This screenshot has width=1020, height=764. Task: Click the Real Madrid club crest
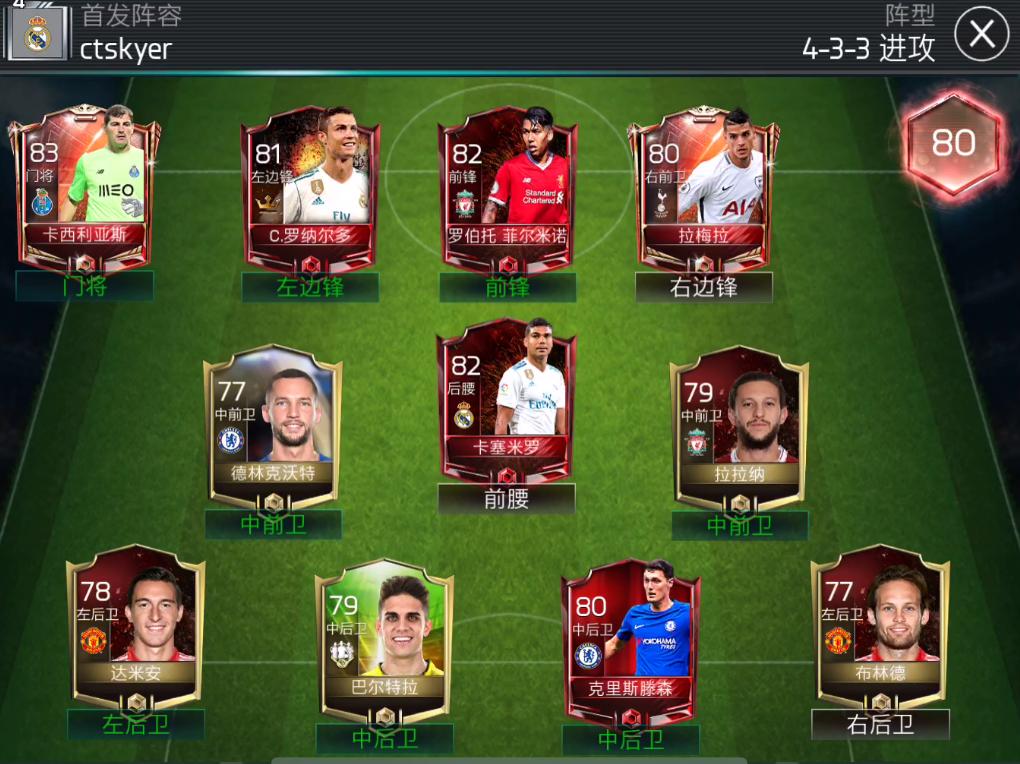[x=38, y=36]
